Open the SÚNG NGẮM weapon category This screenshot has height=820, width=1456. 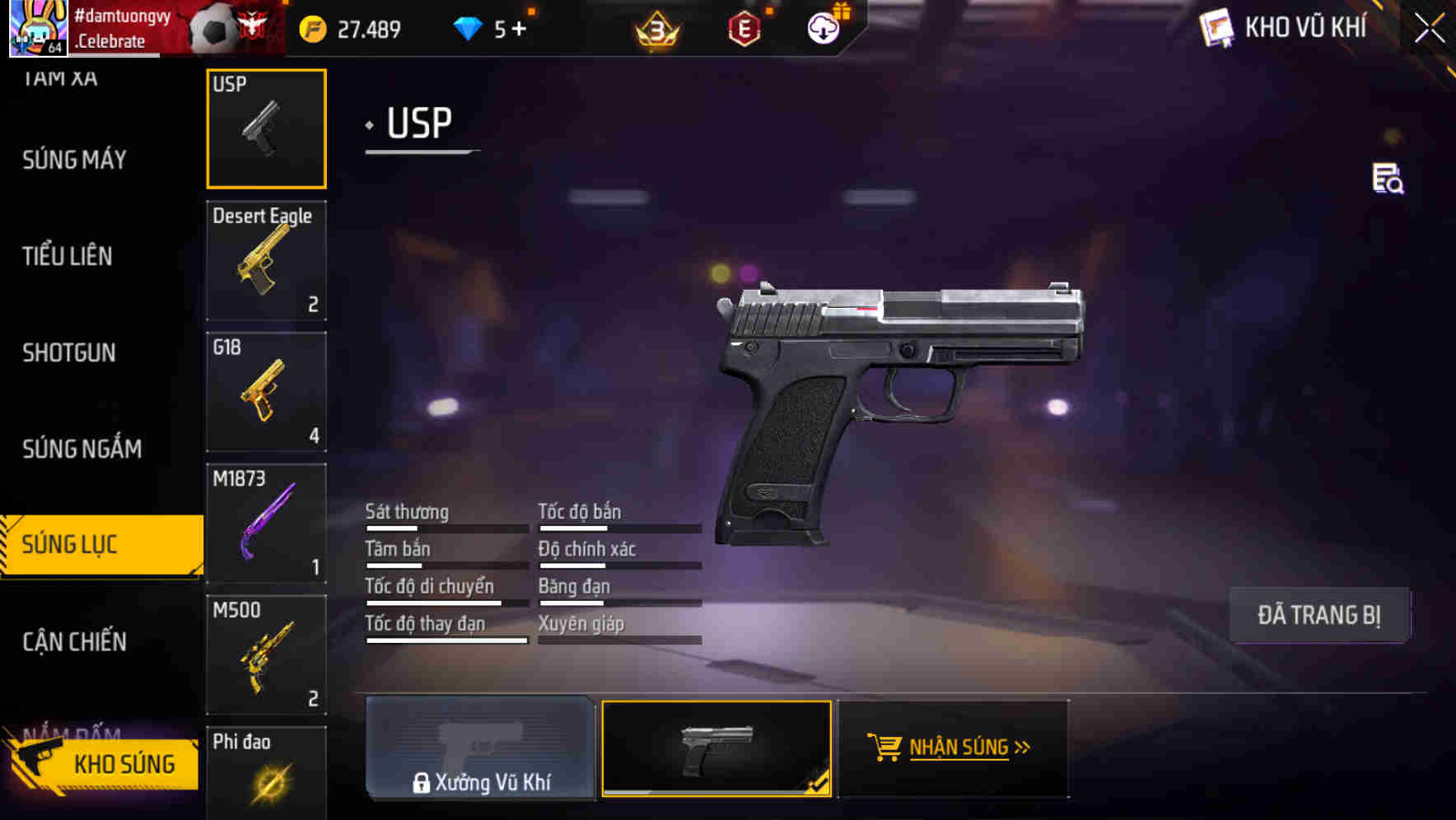(x=81, y=449)
